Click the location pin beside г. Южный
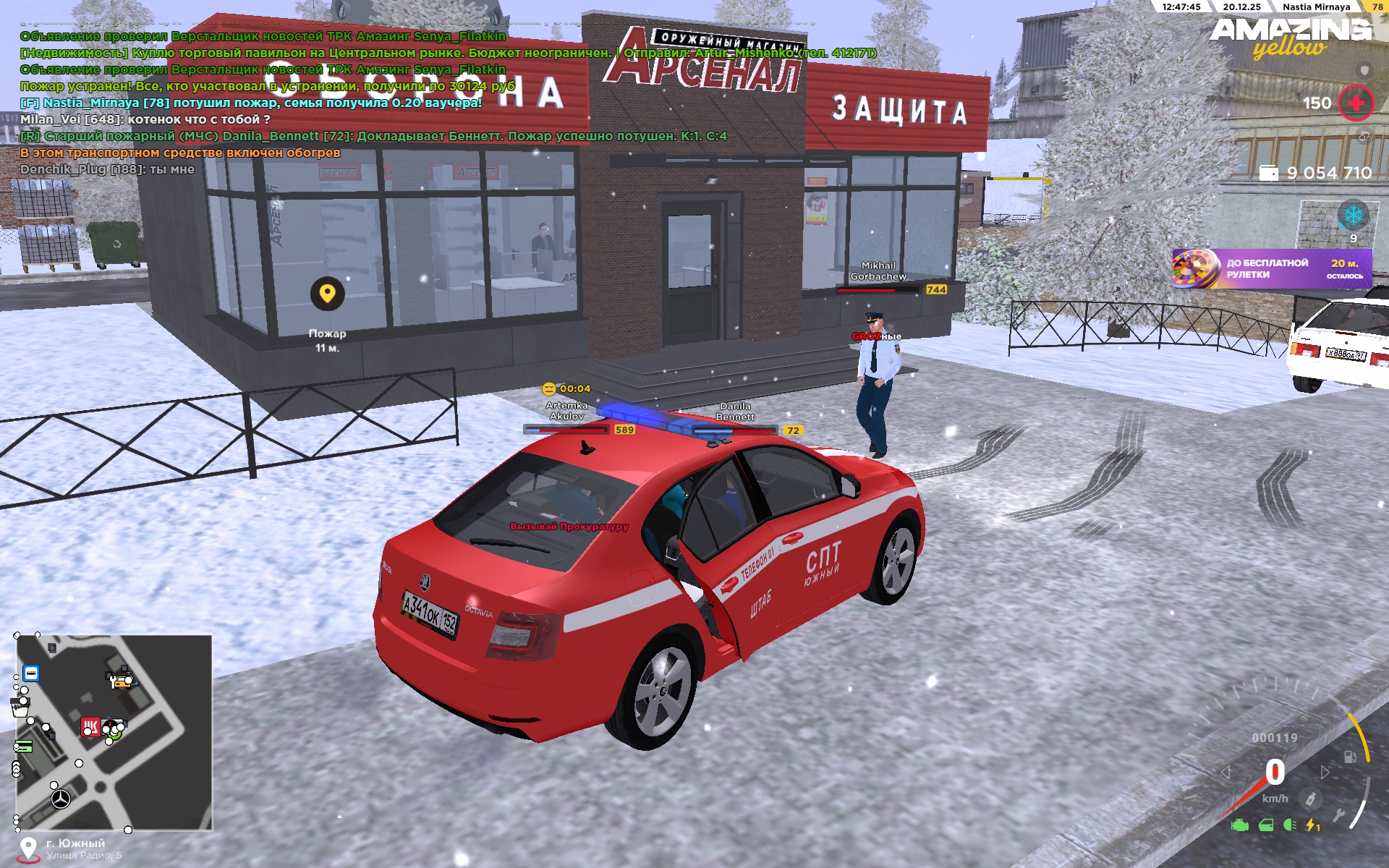Screen dimensions: 1389x868 coord(28,848)
